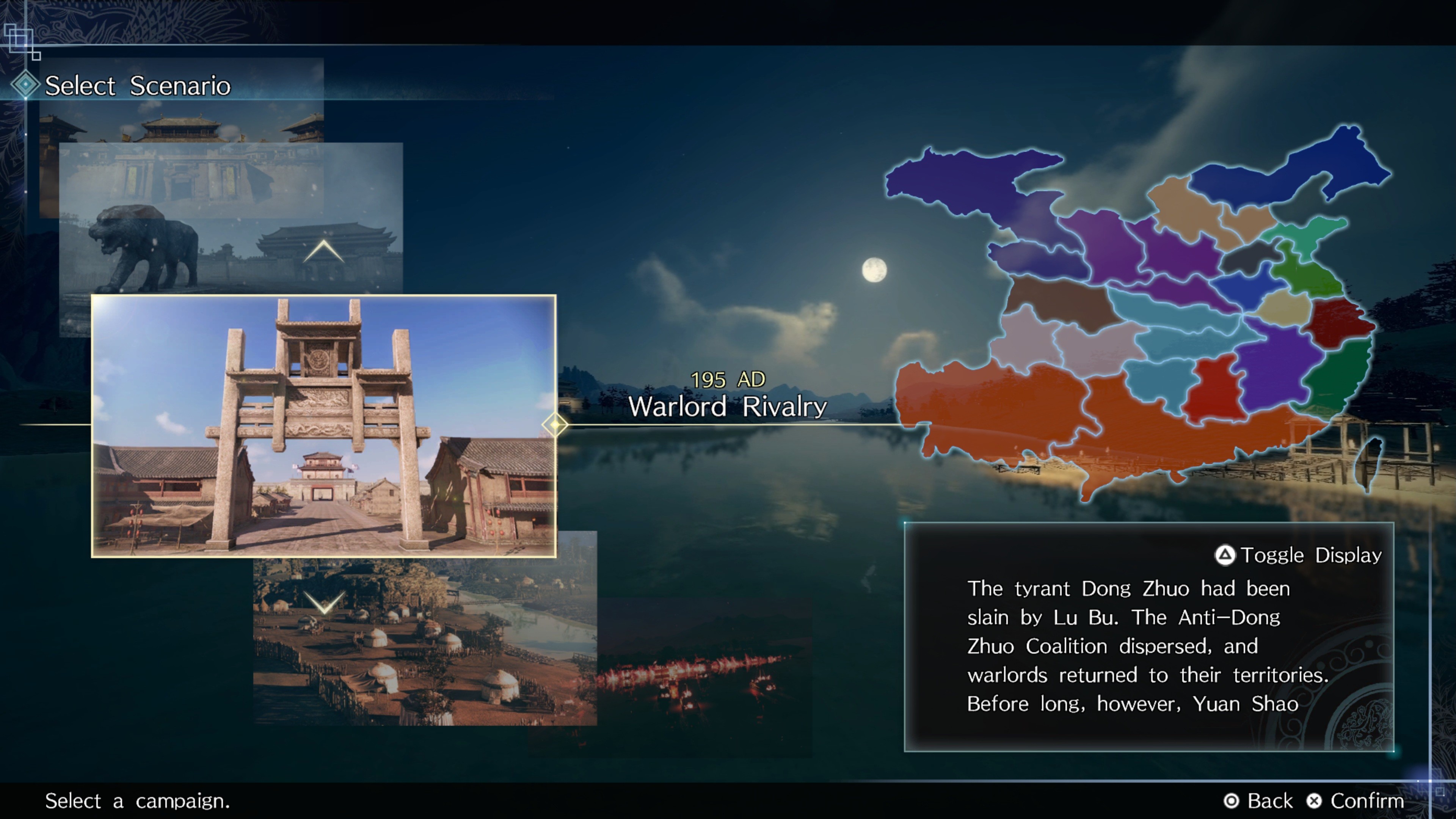This screenshot has height=819, width=1456.
Task: Click "Confirm" to choose the scenario
Action: pyautogui.click(x=1359, y=801)
